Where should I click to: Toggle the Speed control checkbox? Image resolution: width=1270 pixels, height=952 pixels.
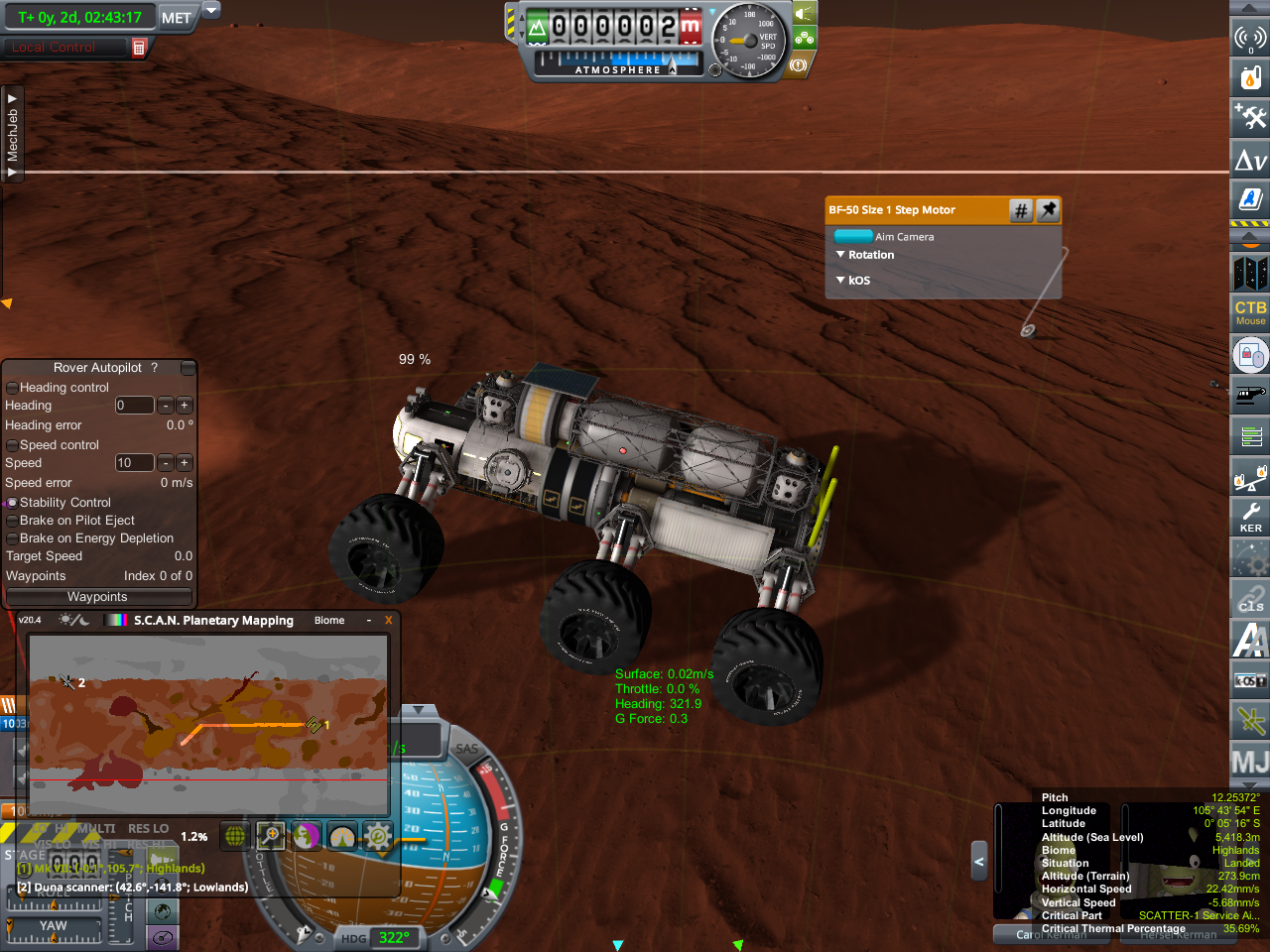[x=12, y=445]
